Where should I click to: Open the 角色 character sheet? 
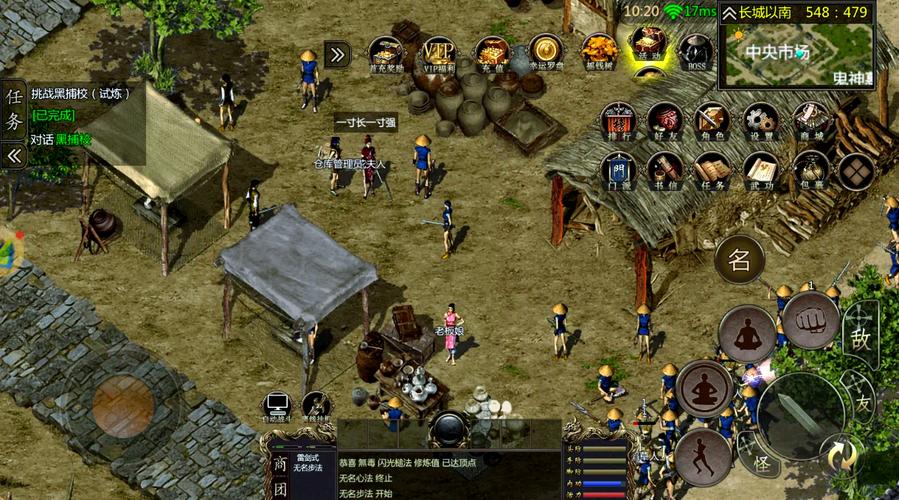[713, 122]
